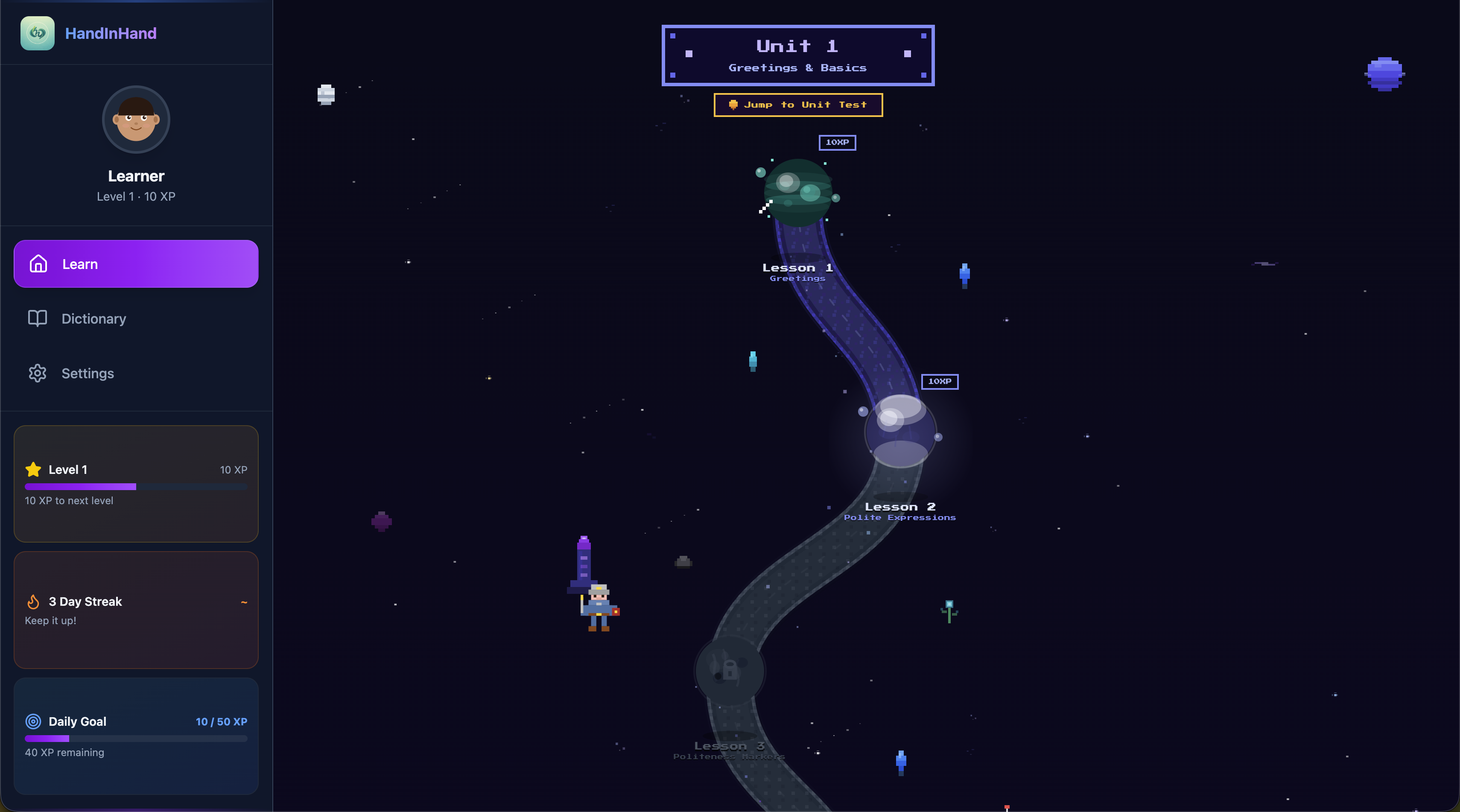
Task: Go to Settings in the sidebar
Action: pyautogui.click(x=135, y=373)
